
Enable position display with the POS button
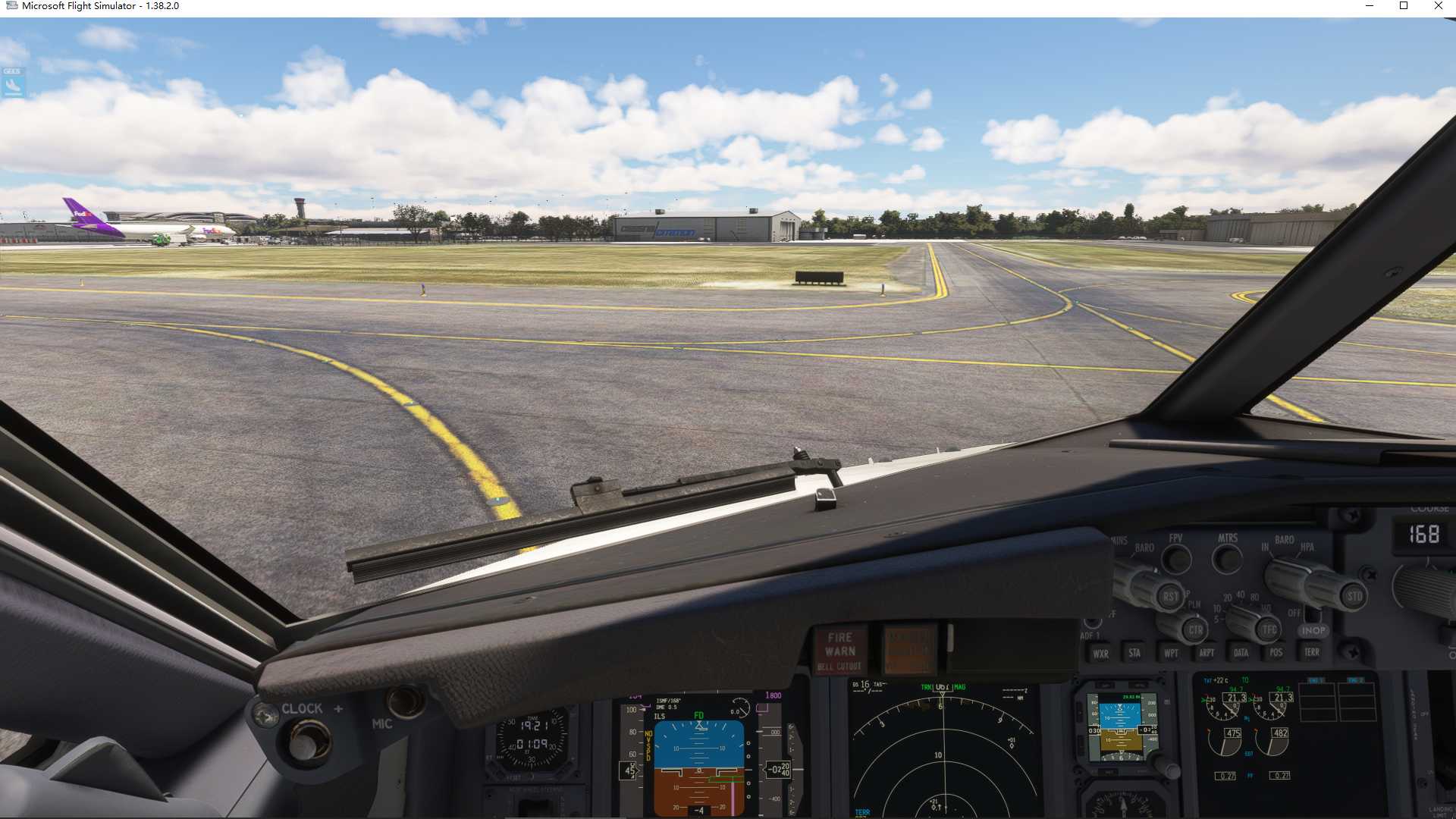[1276, 652]
